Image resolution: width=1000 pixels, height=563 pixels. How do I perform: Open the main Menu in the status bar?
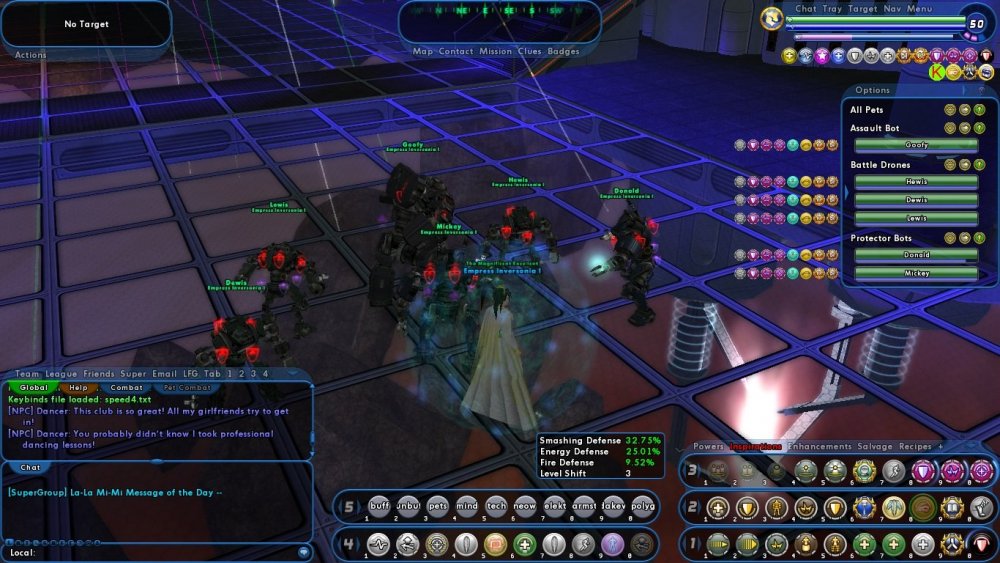(x=920, y=9)
